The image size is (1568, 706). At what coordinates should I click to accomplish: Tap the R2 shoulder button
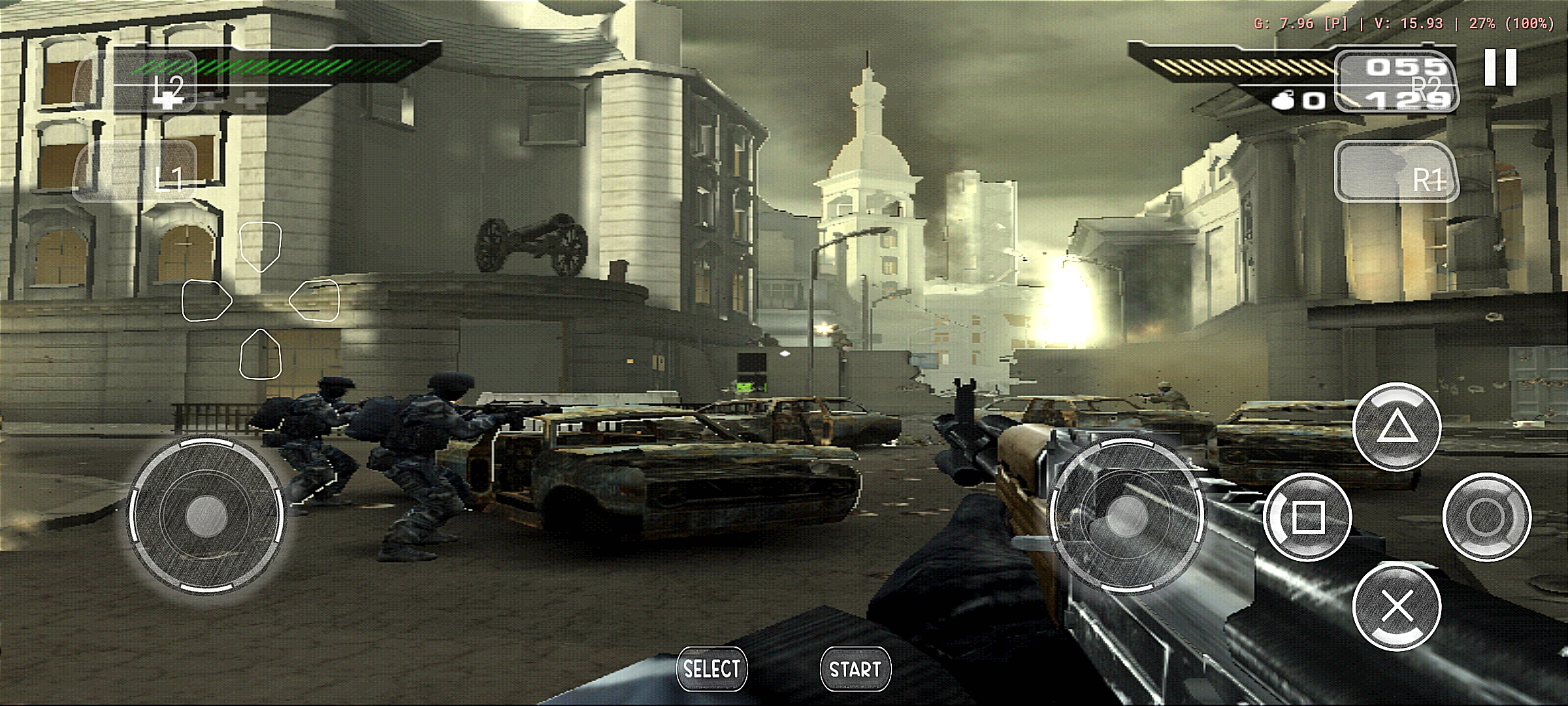tap(1396, 82)
